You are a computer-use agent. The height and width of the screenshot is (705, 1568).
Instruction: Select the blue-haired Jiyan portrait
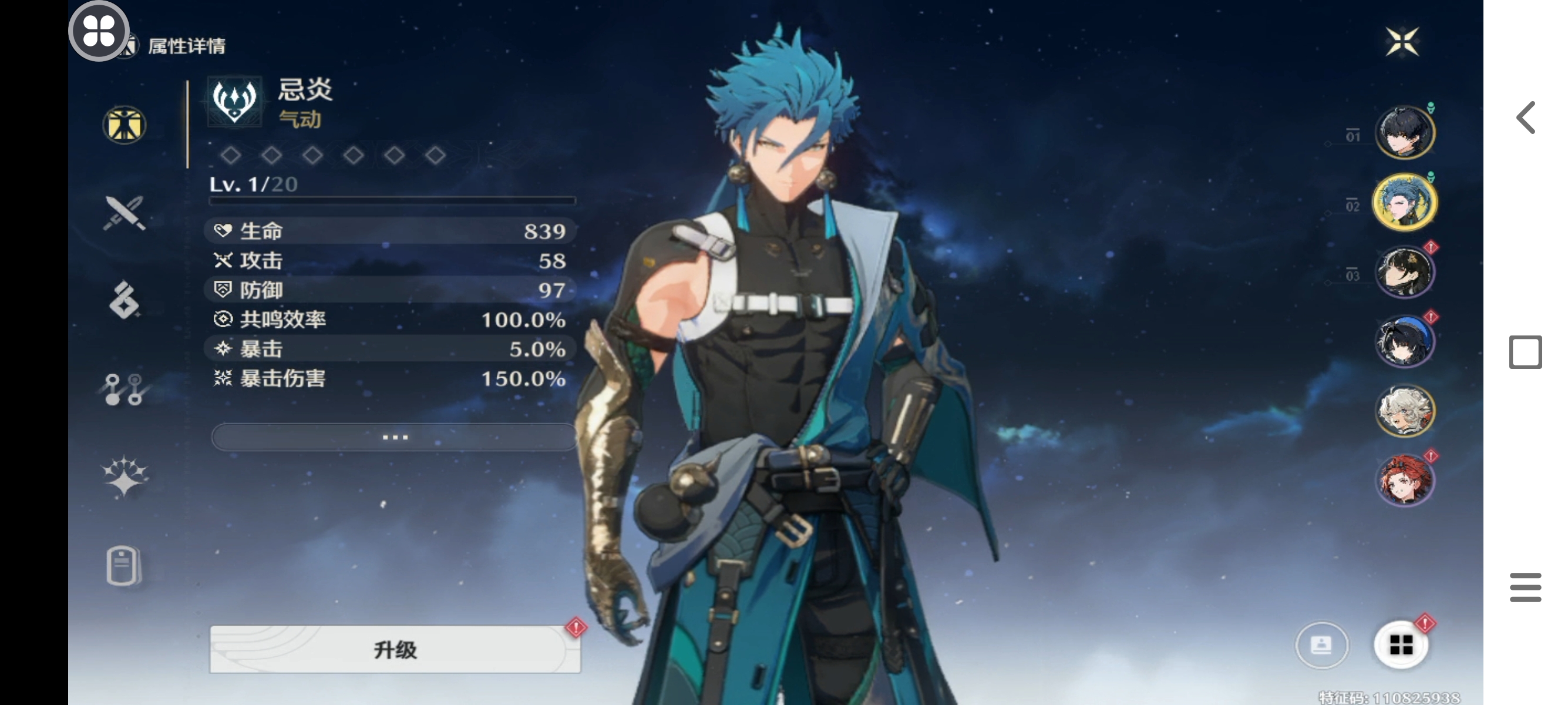[x=1404, y=202]
